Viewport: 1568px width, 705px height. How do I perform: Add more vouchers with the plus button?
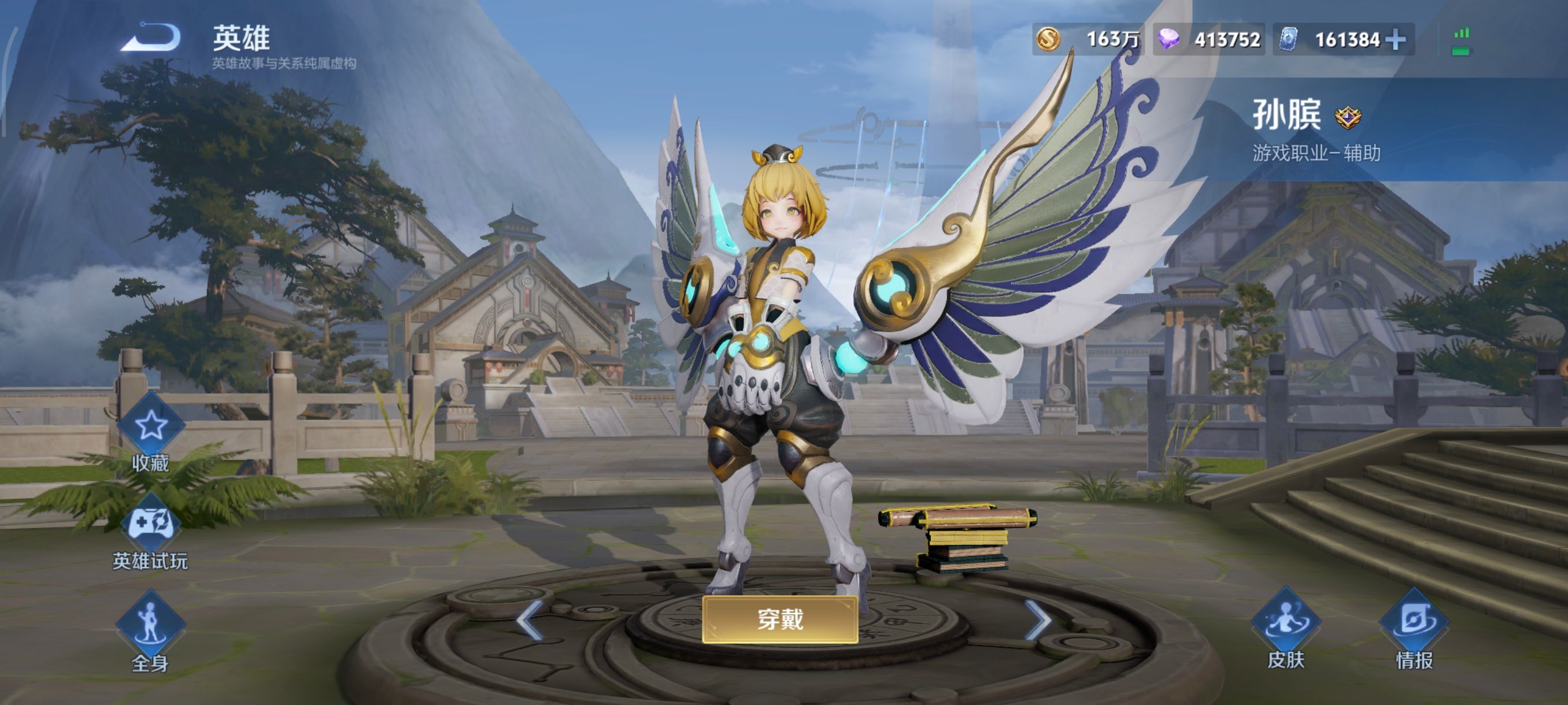point(1396,40)
